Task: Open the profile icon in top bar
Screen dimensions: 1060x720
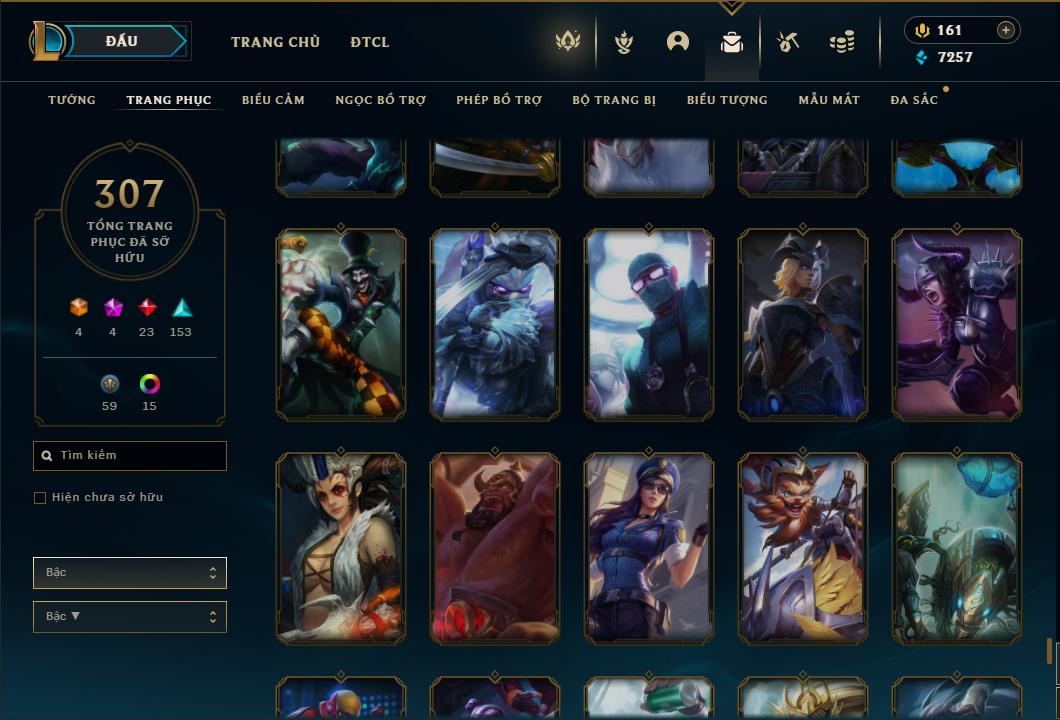Action: pyautogui.click(x=678, y=42)
